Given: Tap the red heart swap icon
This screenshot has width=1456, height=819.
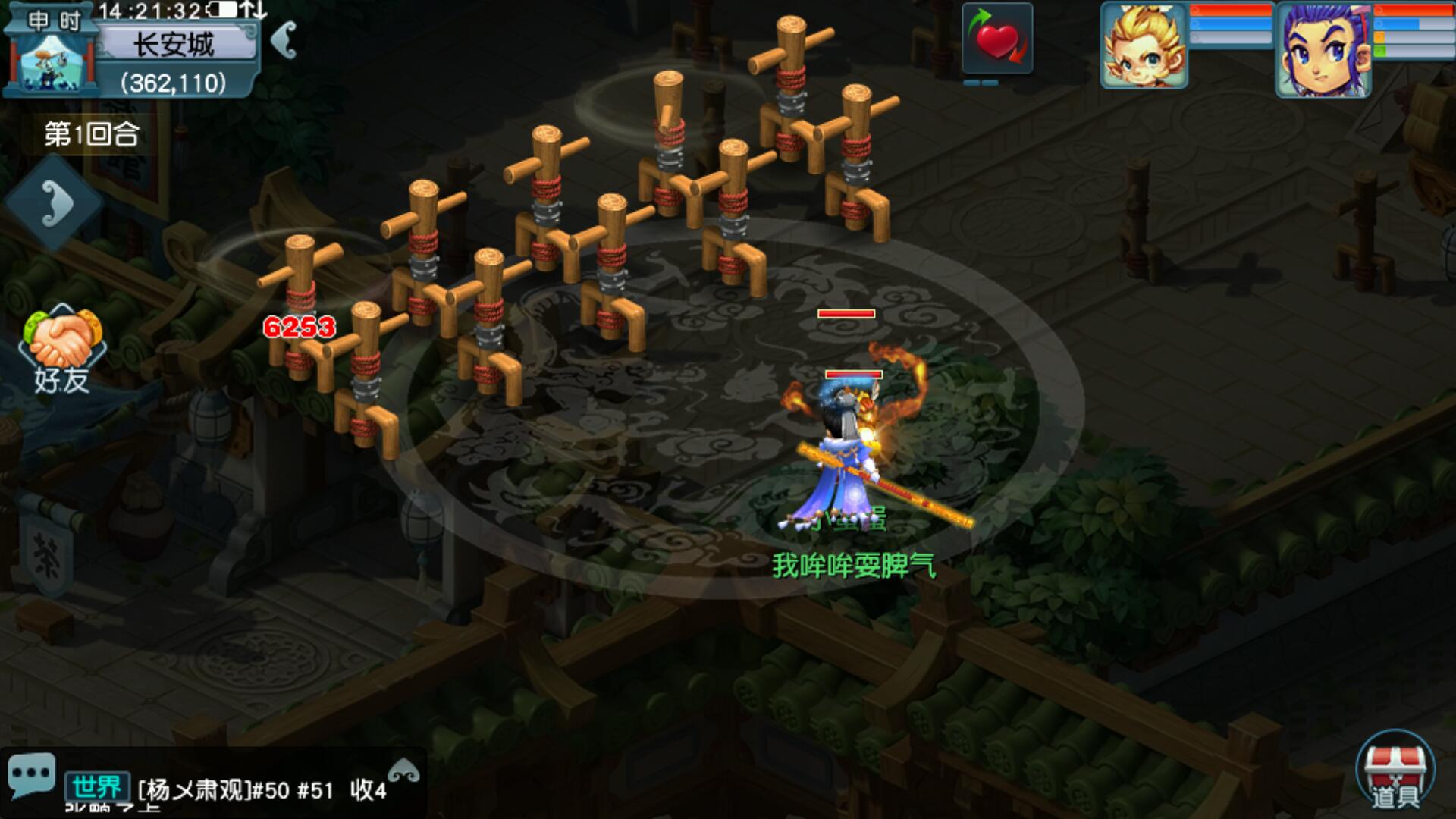Looking at the screenshot, I should pos(997,39).
